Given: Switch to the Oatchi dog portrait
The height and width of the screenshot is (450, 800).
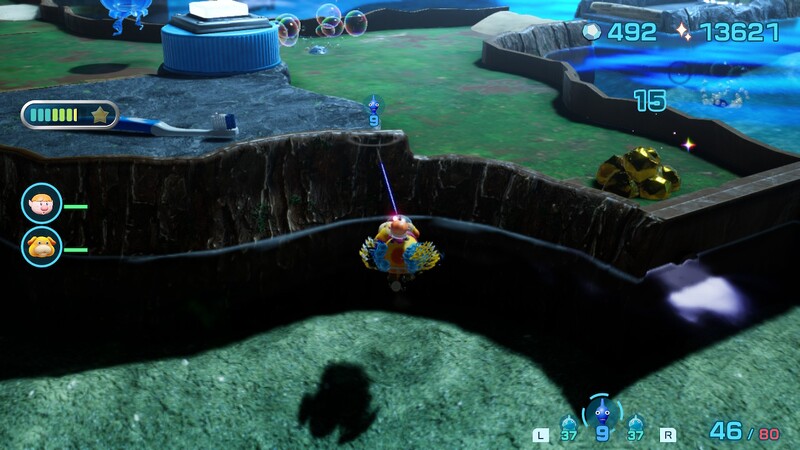Looking at the screenshot, I should pyautogui.click(x=41, y=246).
